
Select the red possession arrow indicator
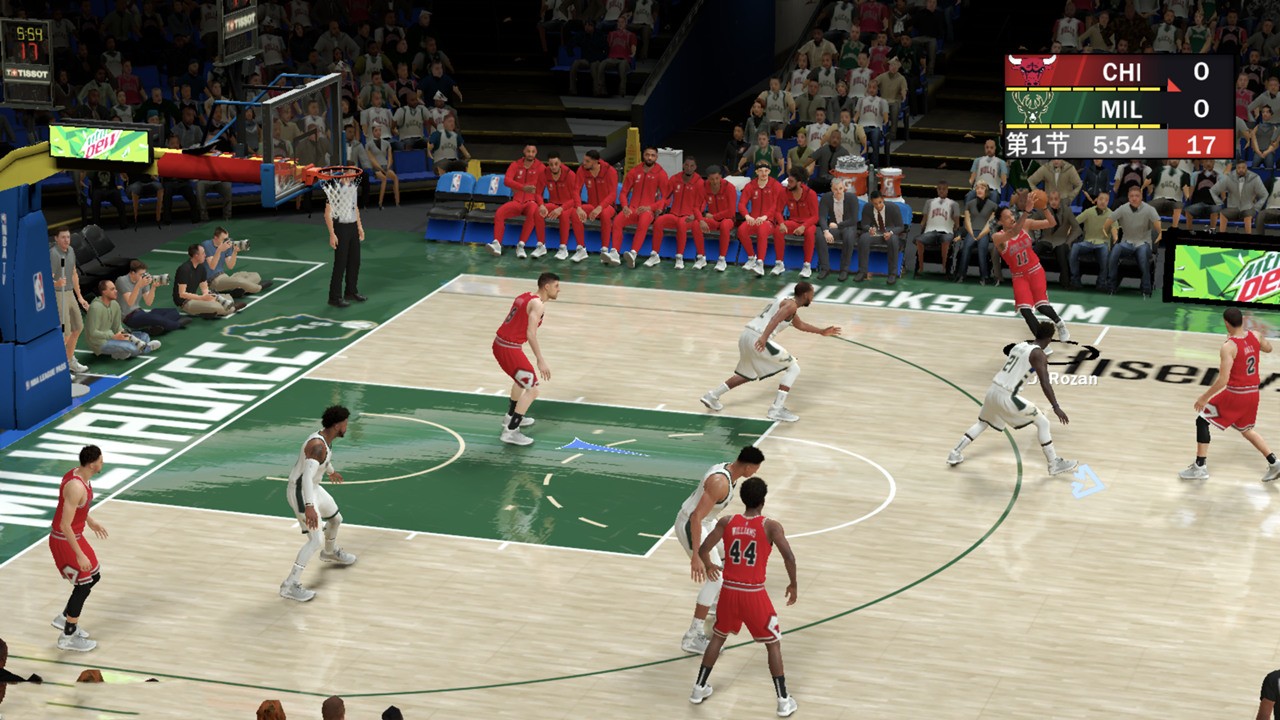pos(1175,88)
